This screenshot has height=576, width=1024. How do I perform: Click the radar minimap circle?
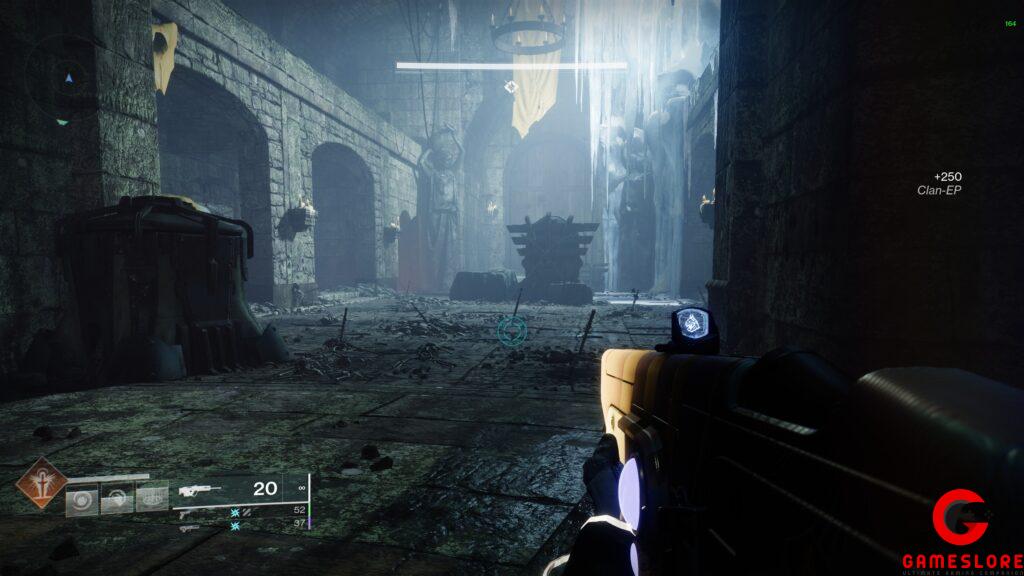click(x=67, y=77)
